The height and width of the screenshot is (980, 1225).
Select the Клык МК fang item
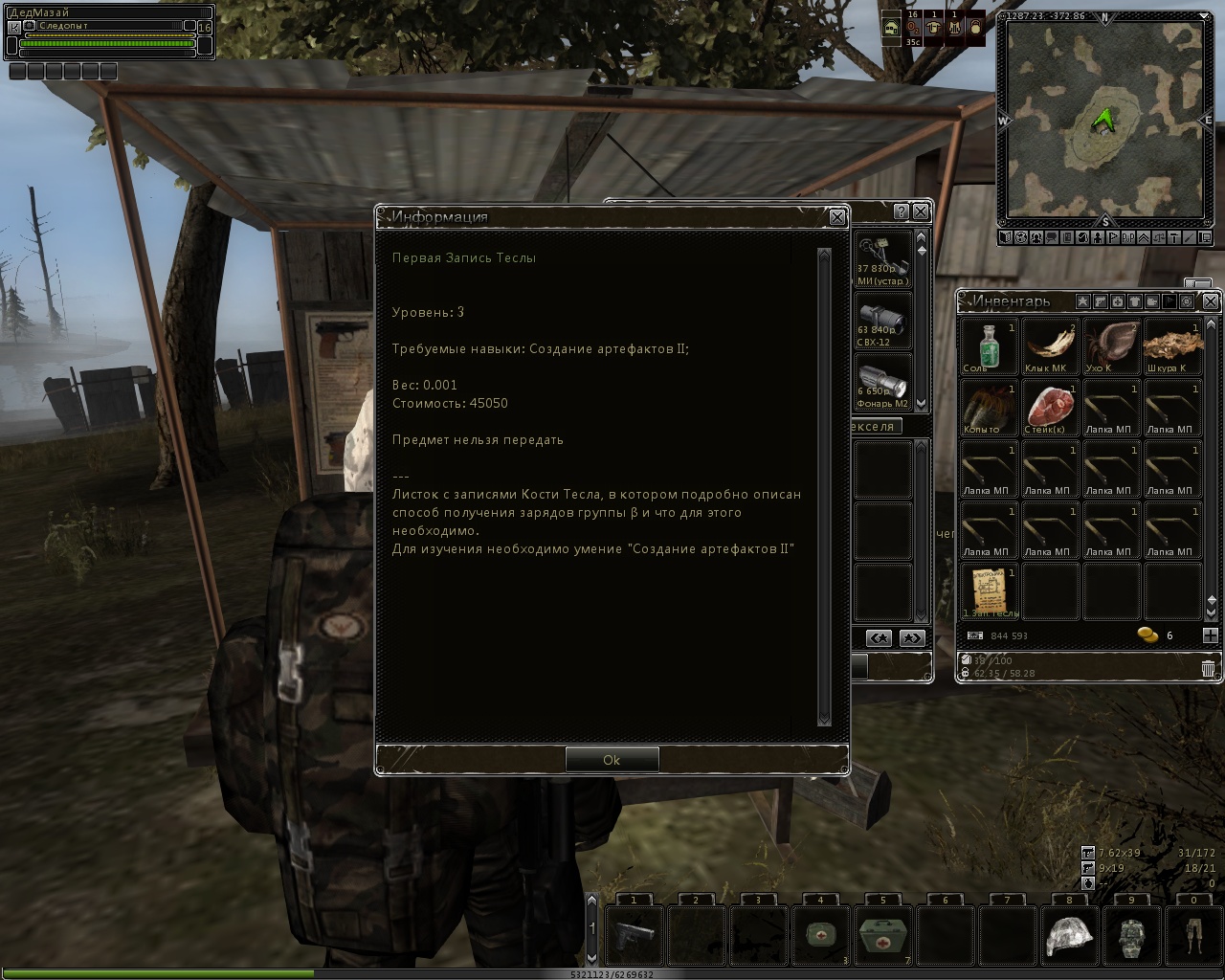pyautogui.click(x=1049, y=345)
